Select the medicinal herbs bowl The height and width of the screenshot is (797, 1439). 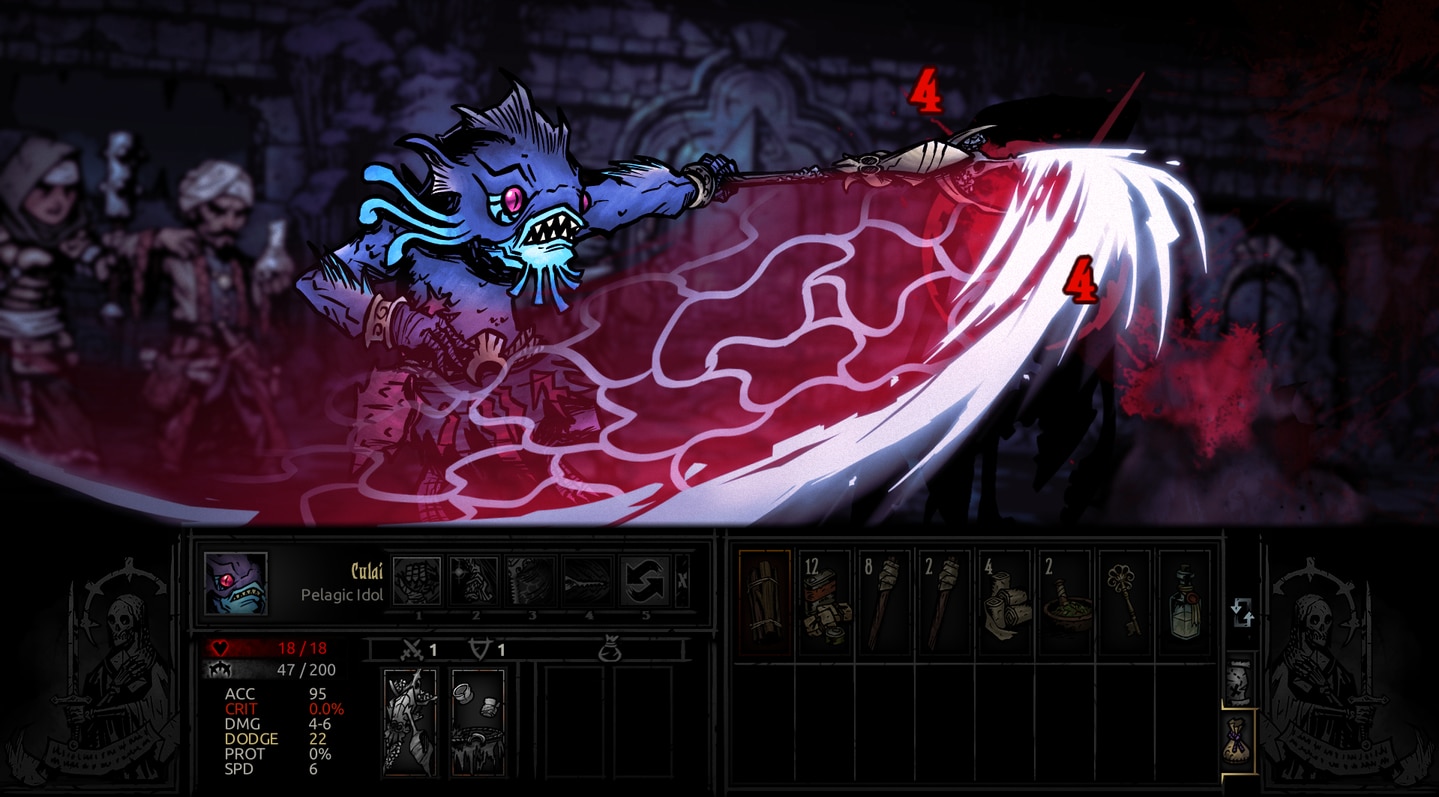pos(1064,603)
